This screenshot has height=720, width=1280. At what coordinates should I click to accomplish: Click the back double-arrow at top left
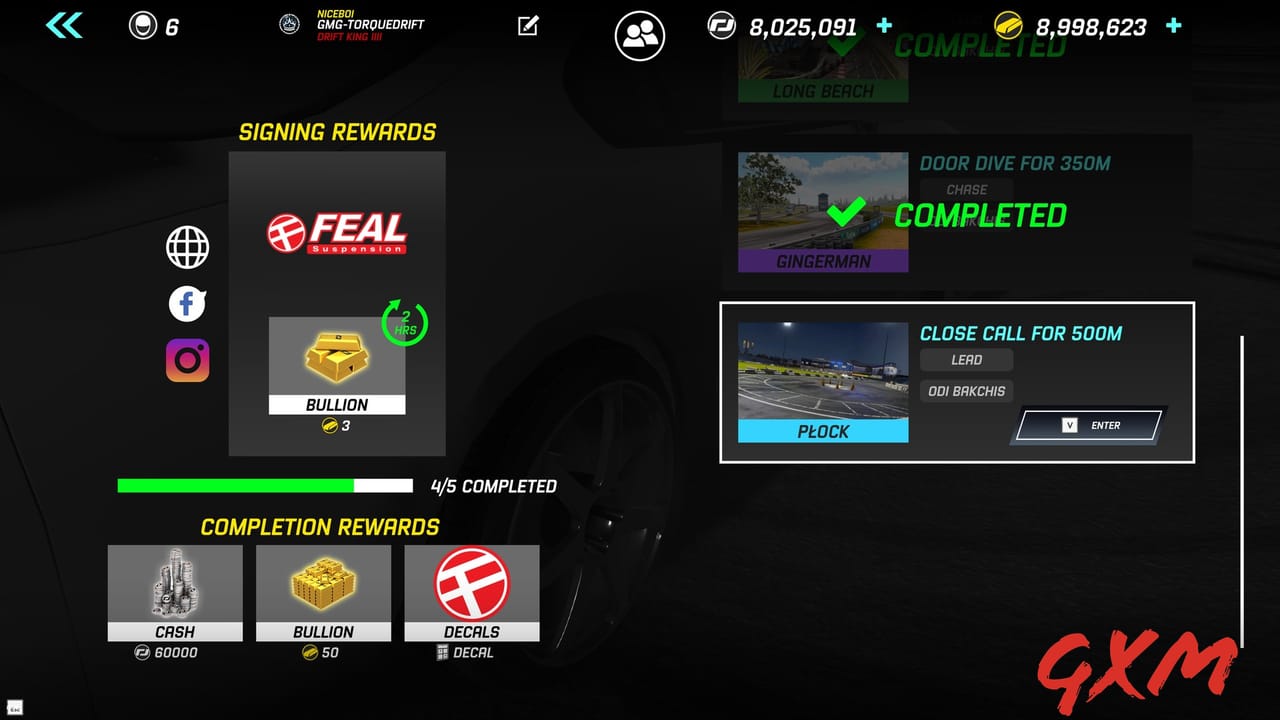[62, 24]
